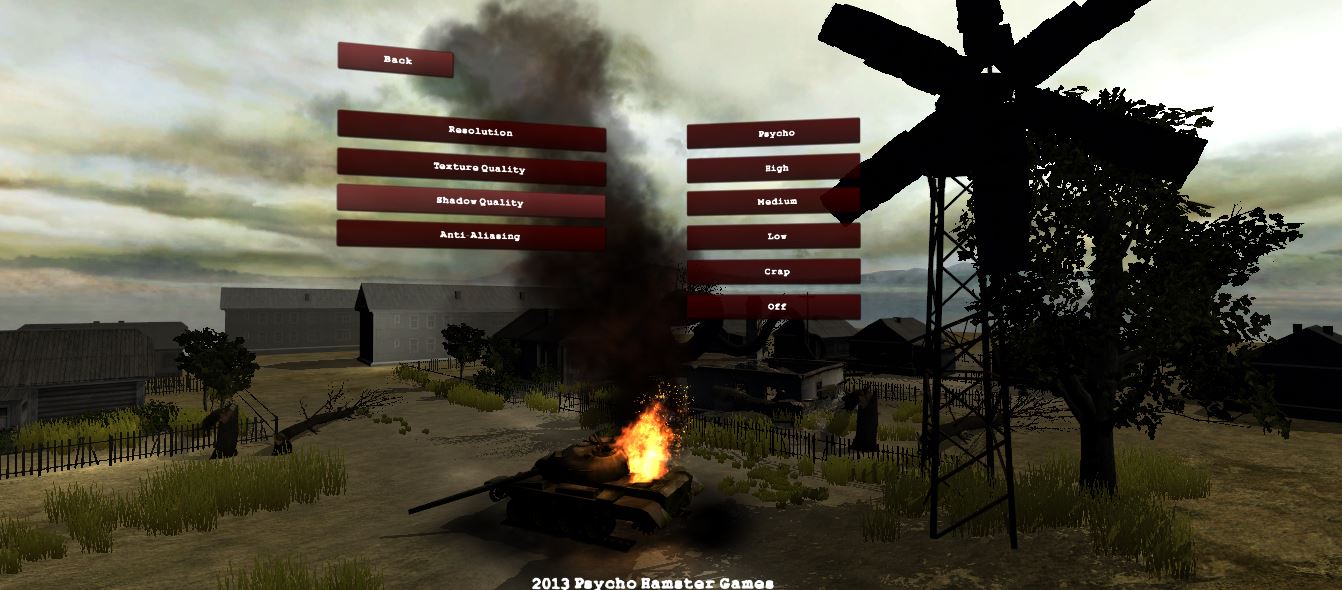Choose the Medium quality level
Image resolution: width=1342 pixels, height=590 pixels.
(773, 202)
